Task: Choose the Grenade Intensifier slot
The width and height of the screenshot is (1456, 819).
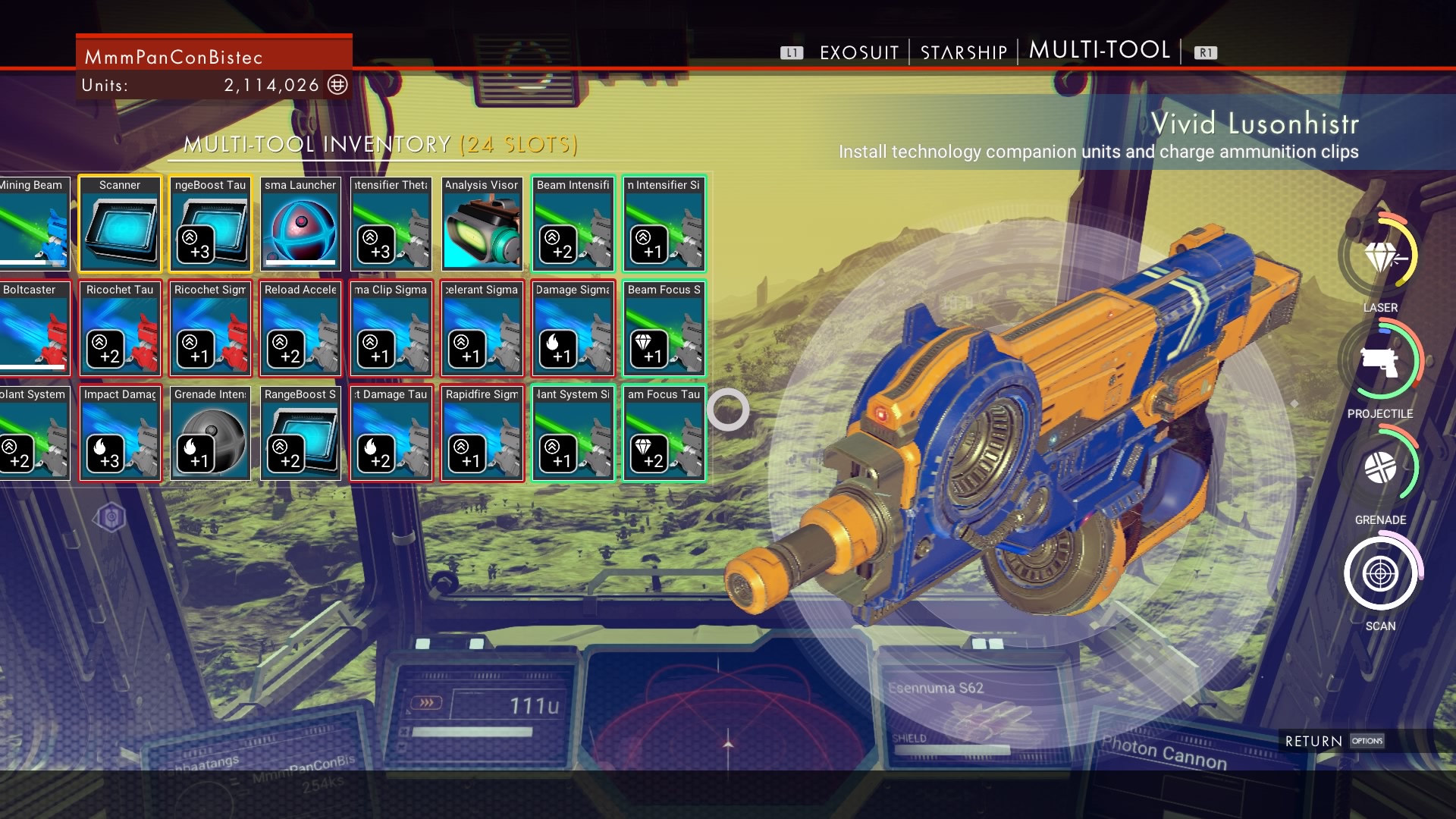Action: pos(210,434)
